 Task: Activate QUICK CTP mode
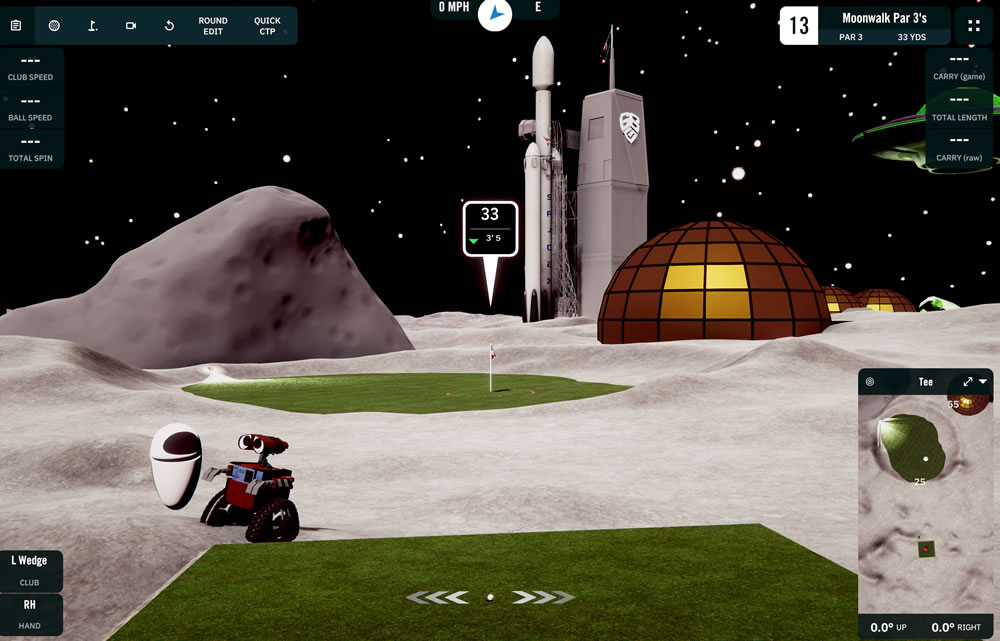pos(267,25)
